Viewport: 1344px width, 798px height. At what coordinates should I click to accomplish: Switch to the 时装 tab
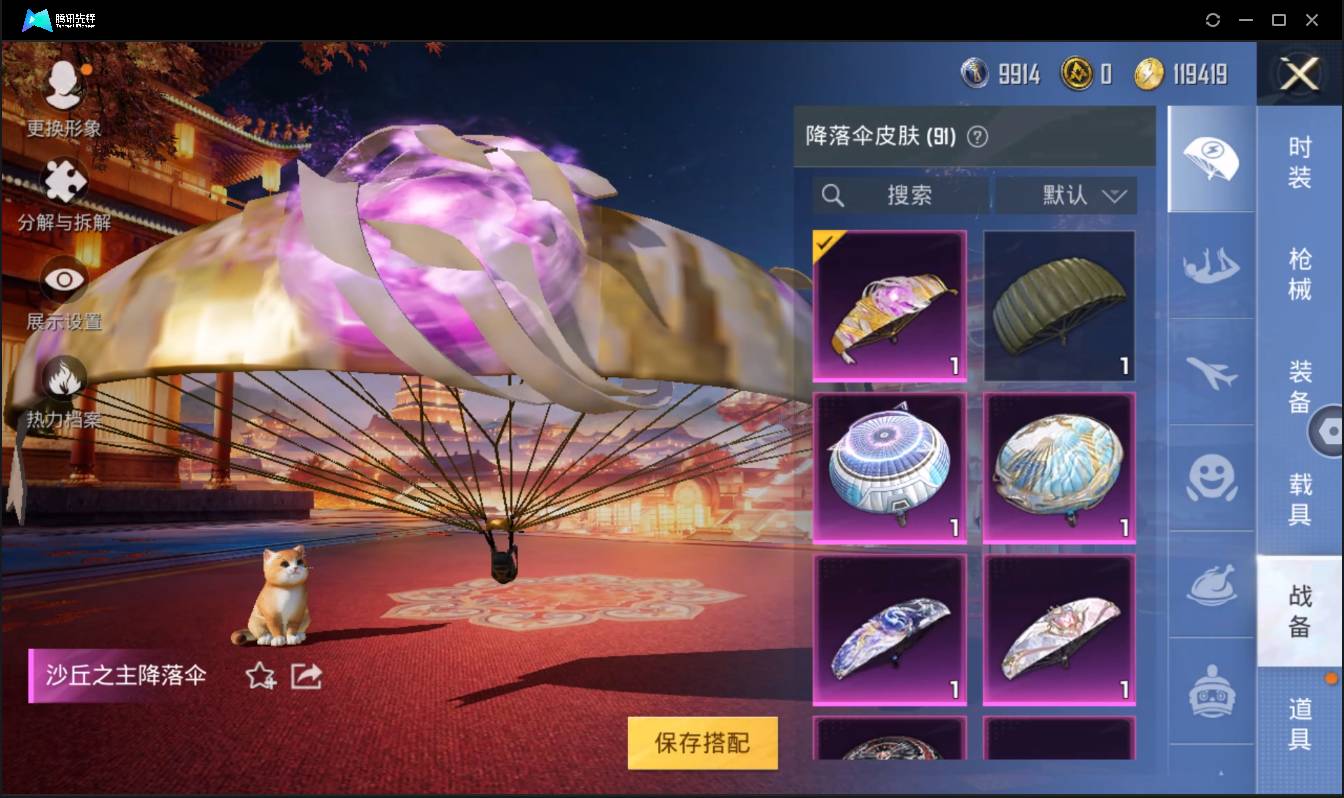[x=1300, y=168]
